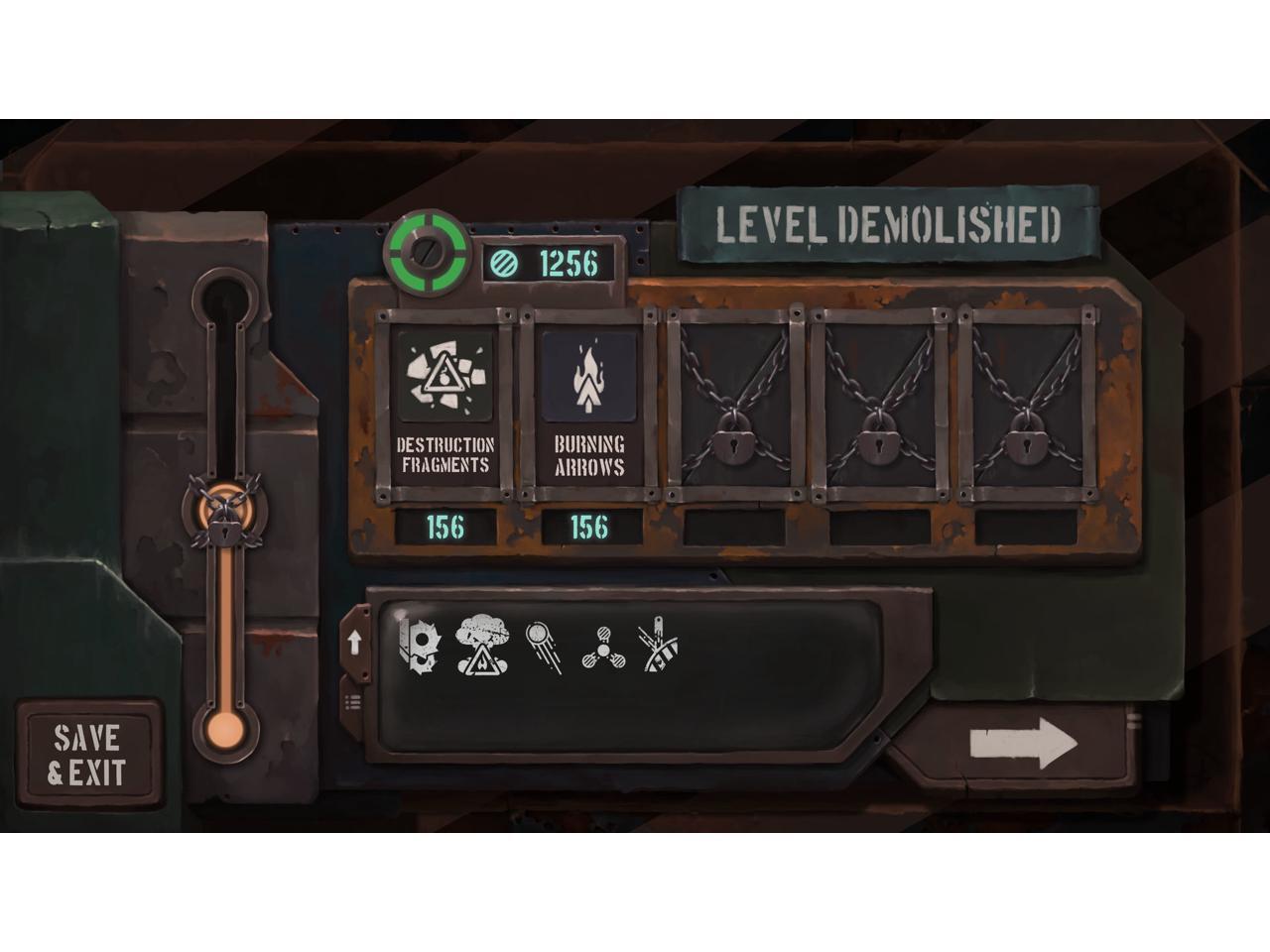Continue with the white arrow button

1022,745
